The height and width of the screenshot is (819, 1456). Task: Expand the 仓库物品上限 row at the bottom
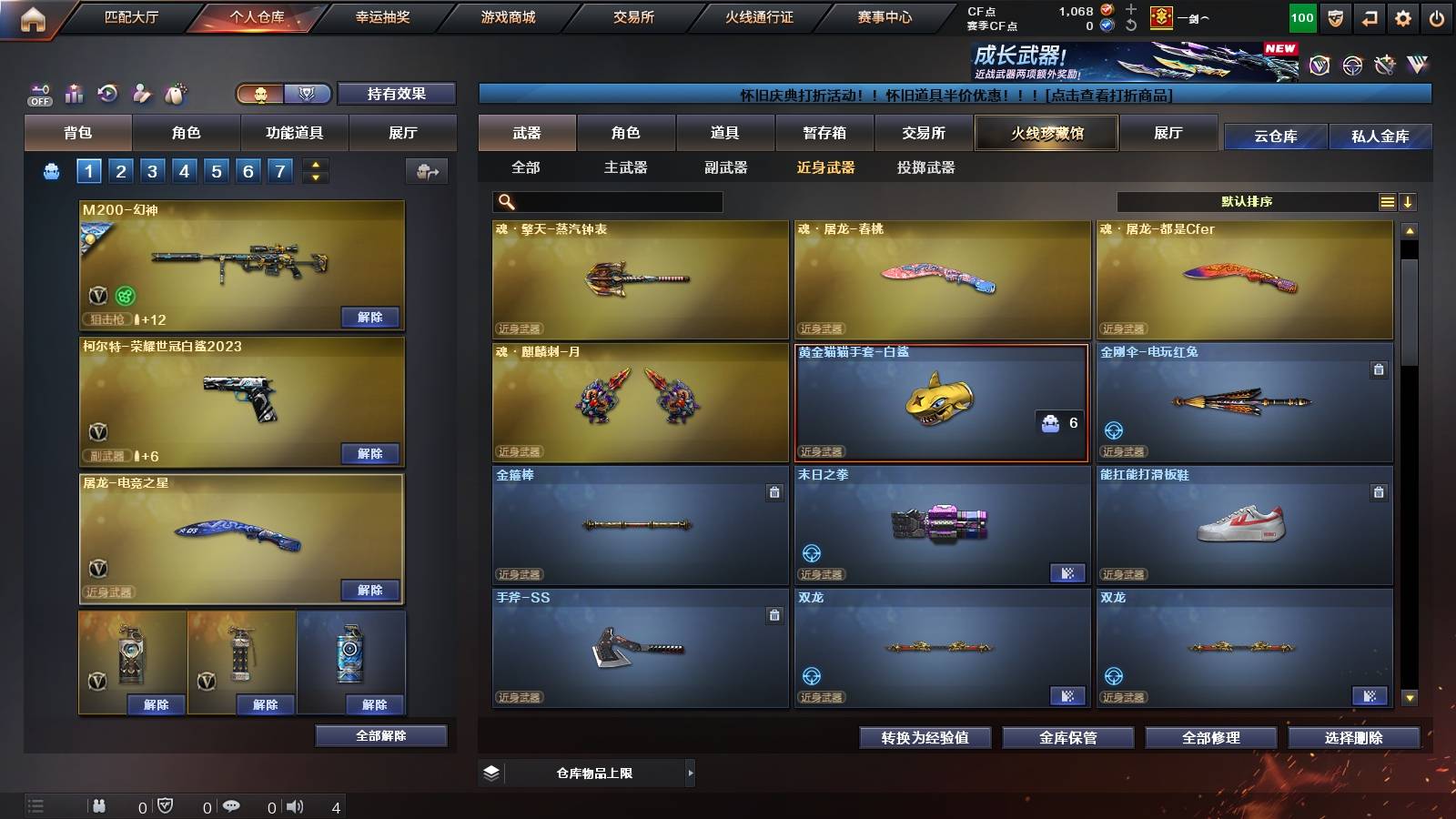point(692,773)
